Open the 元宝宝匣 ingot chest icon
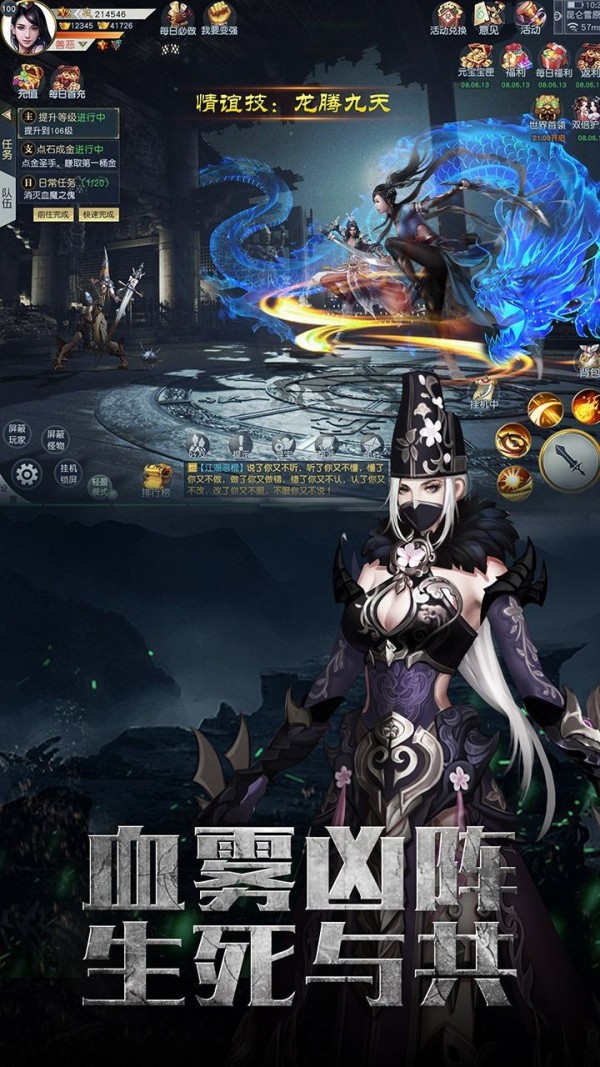600x1067 pixels. [x=475, y=60]
